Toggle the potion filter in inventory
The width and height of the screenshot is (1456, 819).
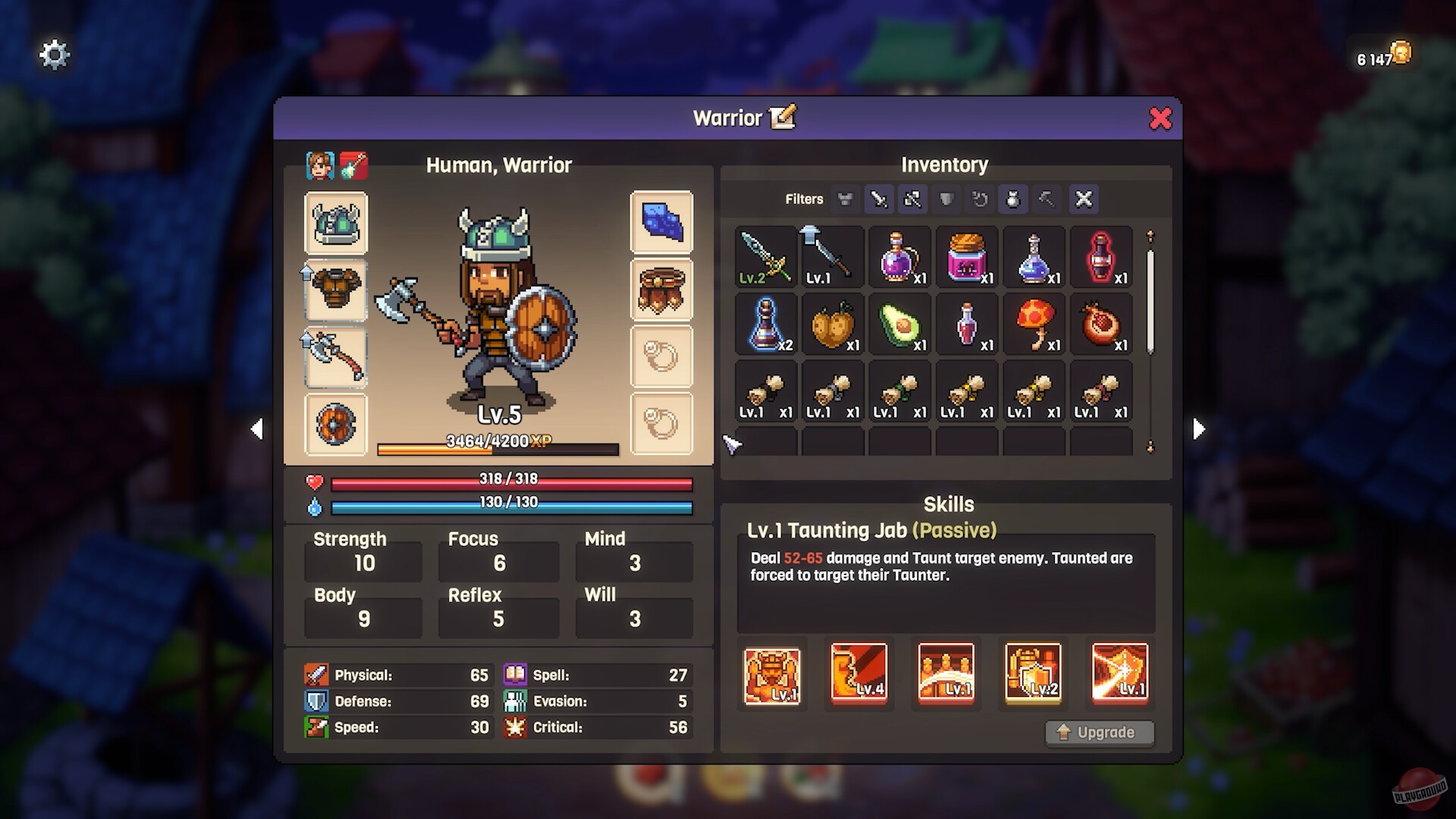coord(1012,199)
